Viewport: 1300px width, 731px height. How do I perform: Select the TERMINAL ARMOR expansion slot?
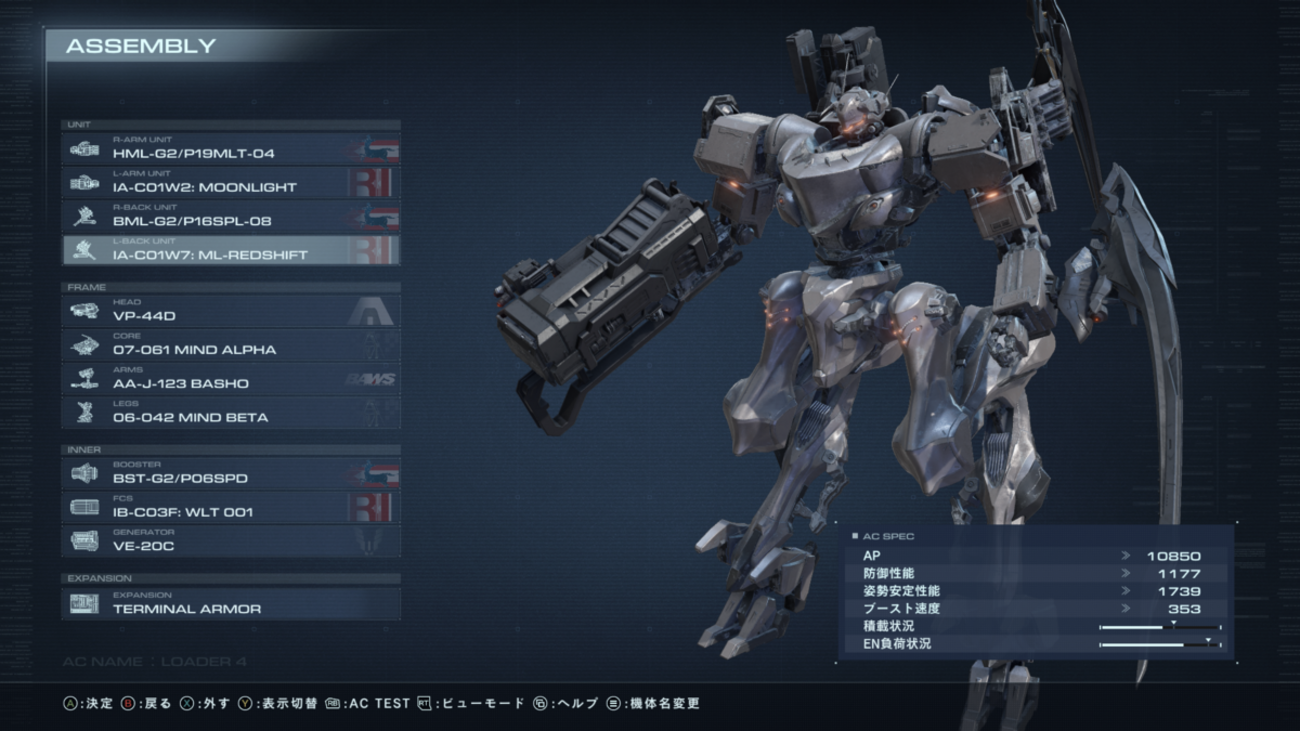click(x=231, y=604)
